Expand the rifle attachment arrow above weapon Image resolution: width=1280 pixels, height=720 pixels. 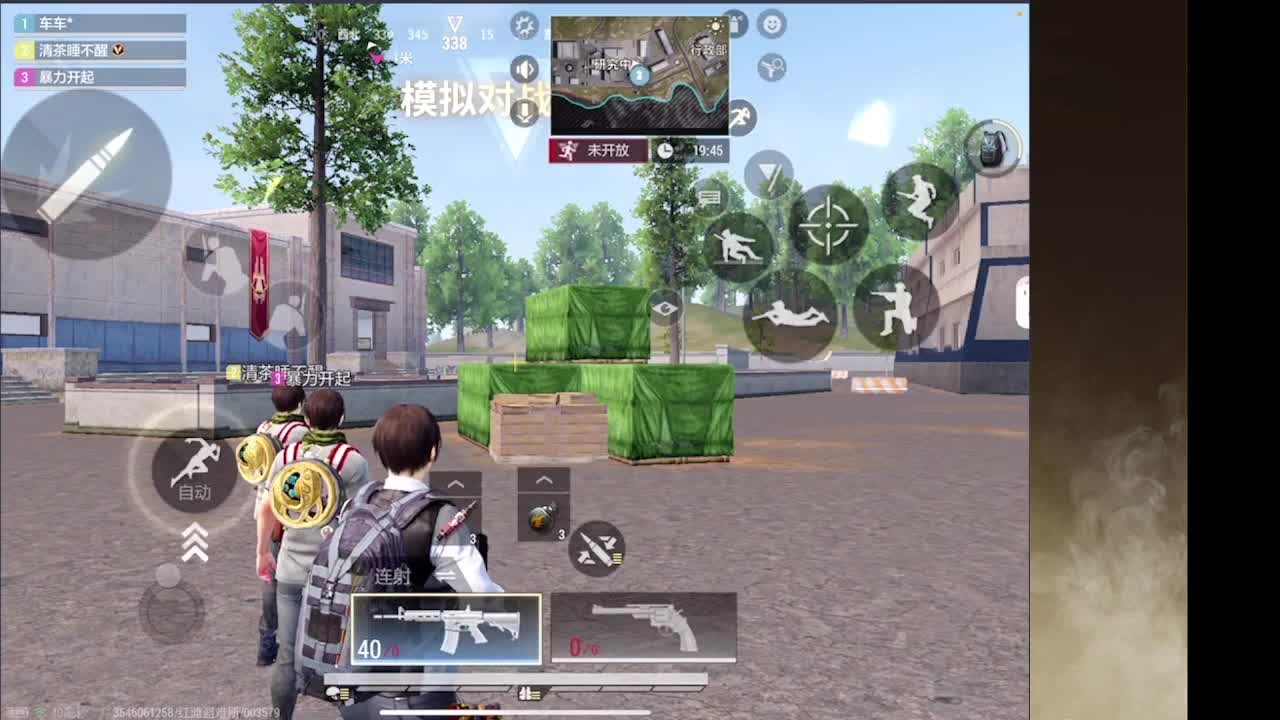click(x=456, y=483)
